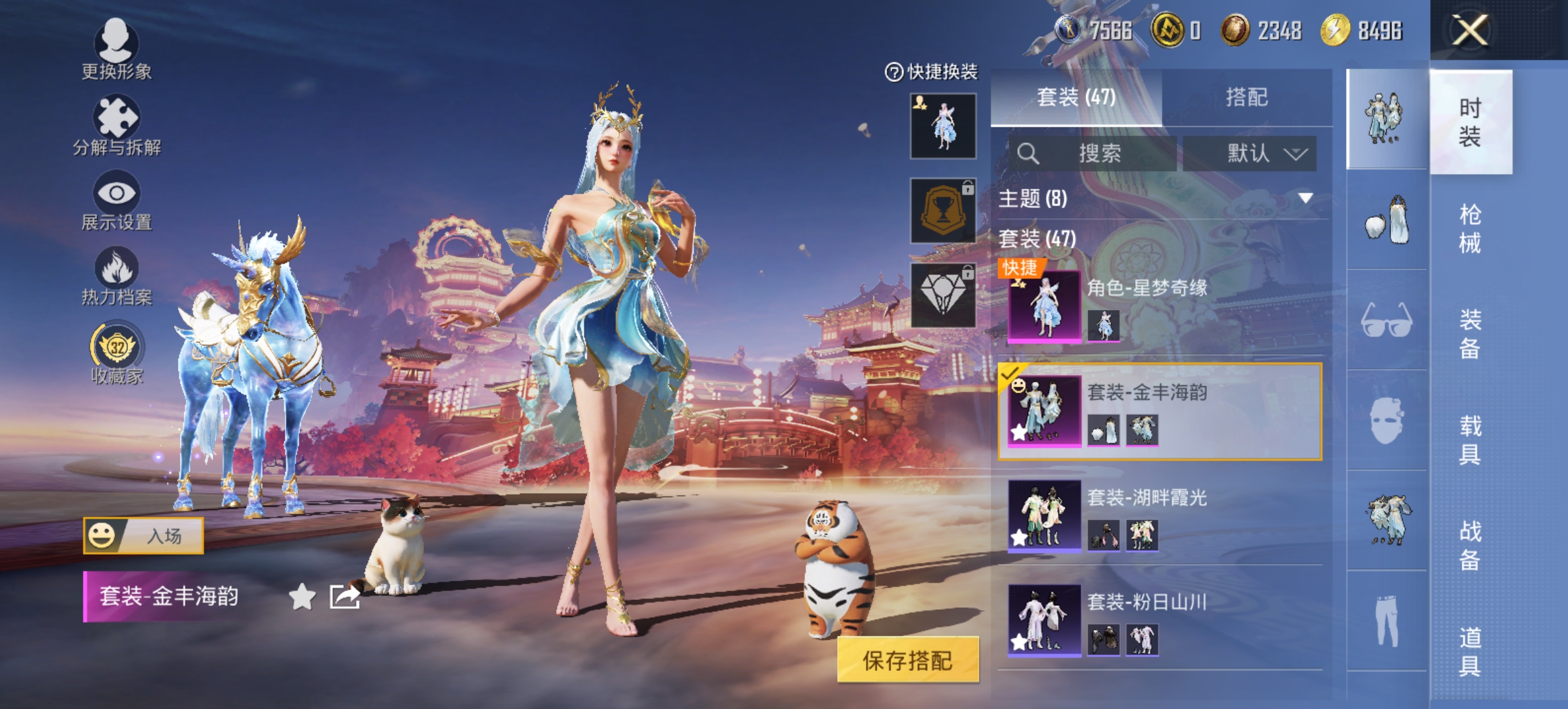Viewport: 1568px width, 709px height.
Task: Open the 默认 sort dropdown
Action: pyautogui.click(x=1250, y=154)
